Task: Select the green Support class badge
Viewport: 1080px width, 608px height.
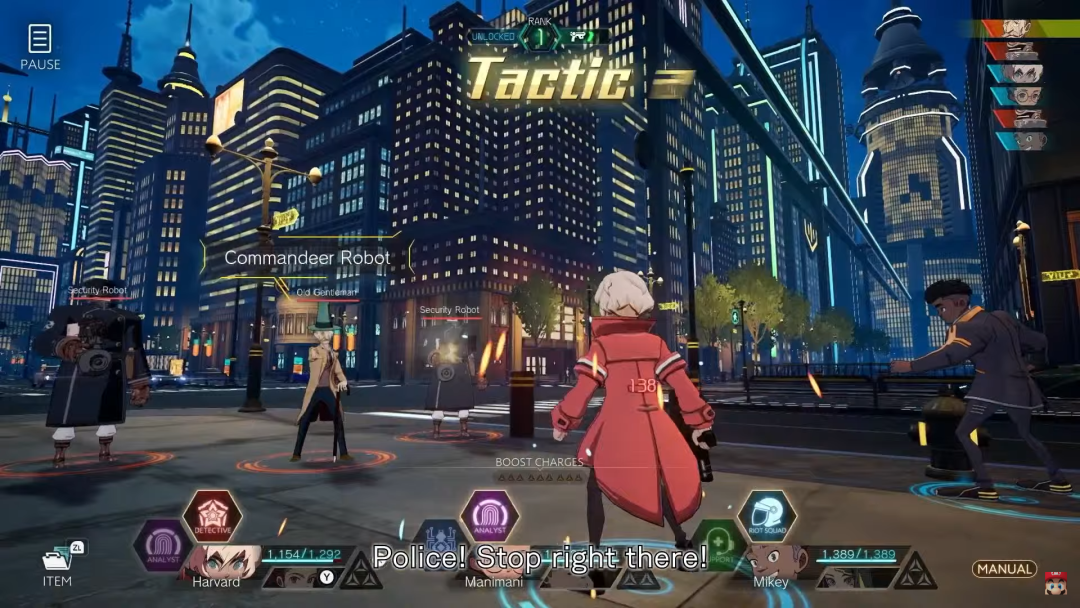Action: [x=718, y=546]
